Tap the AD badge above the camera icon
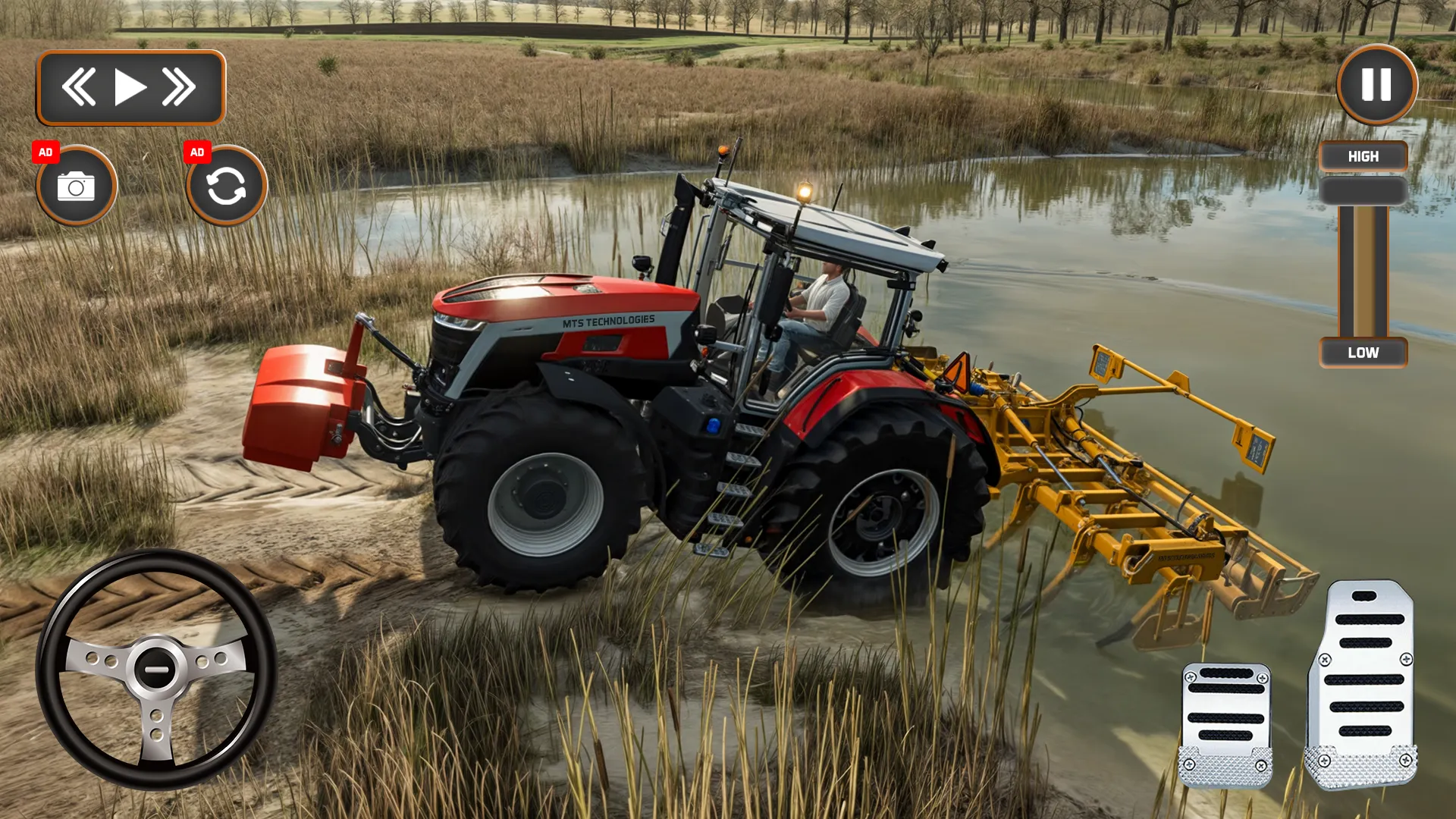 pos(47,152)
